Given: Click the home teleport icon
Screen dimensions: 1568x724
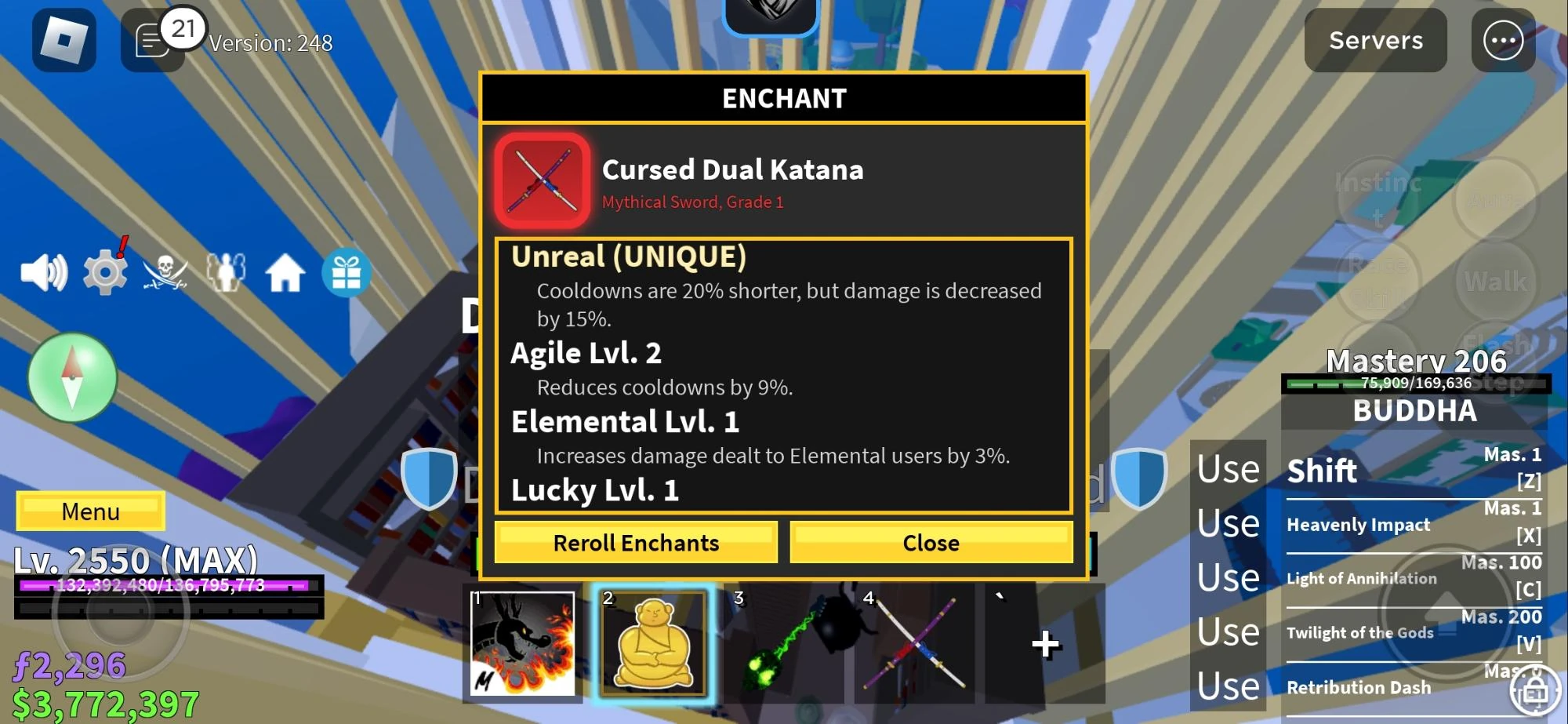Looking at the screenshot, I should (x=285, y=273).
